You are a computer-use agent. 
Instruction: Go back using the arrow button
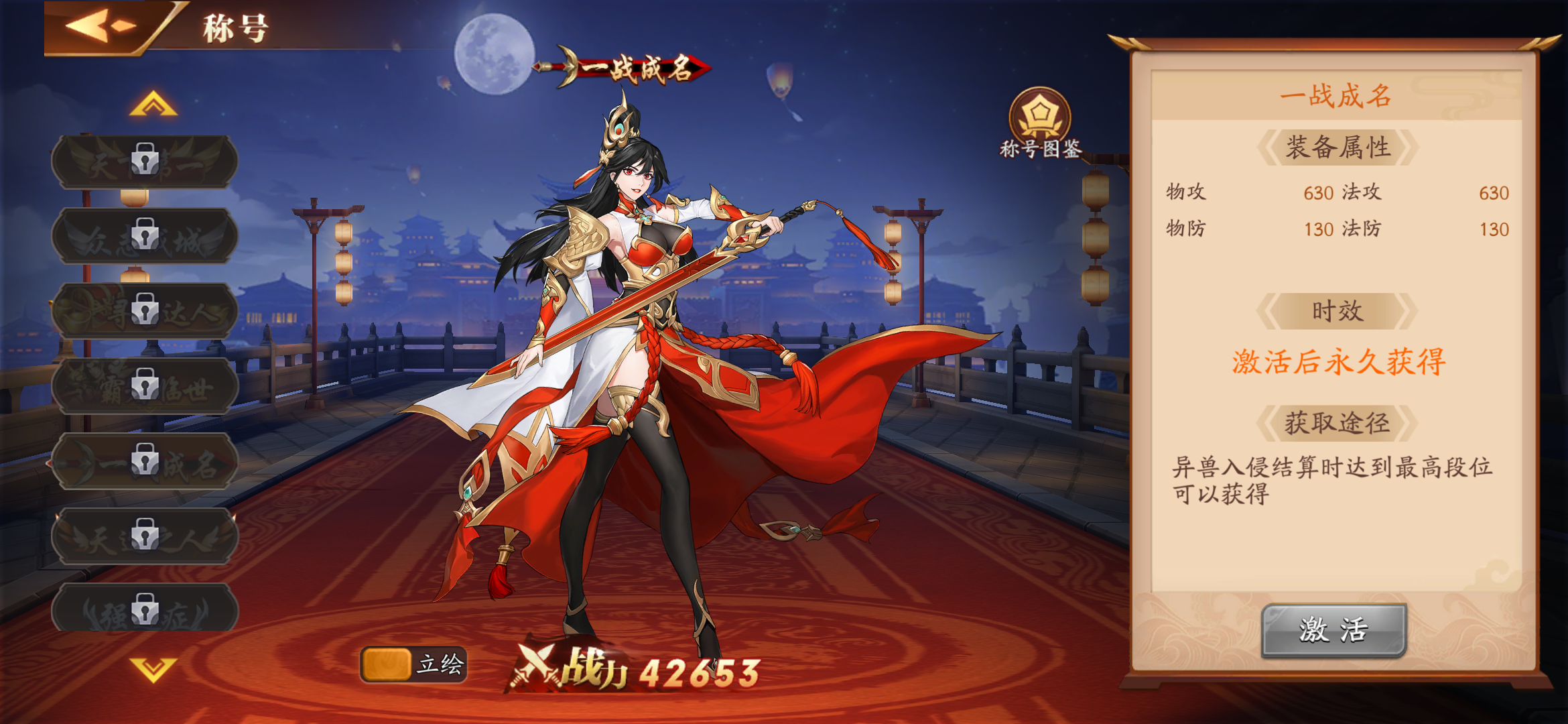tap(101, 27)
